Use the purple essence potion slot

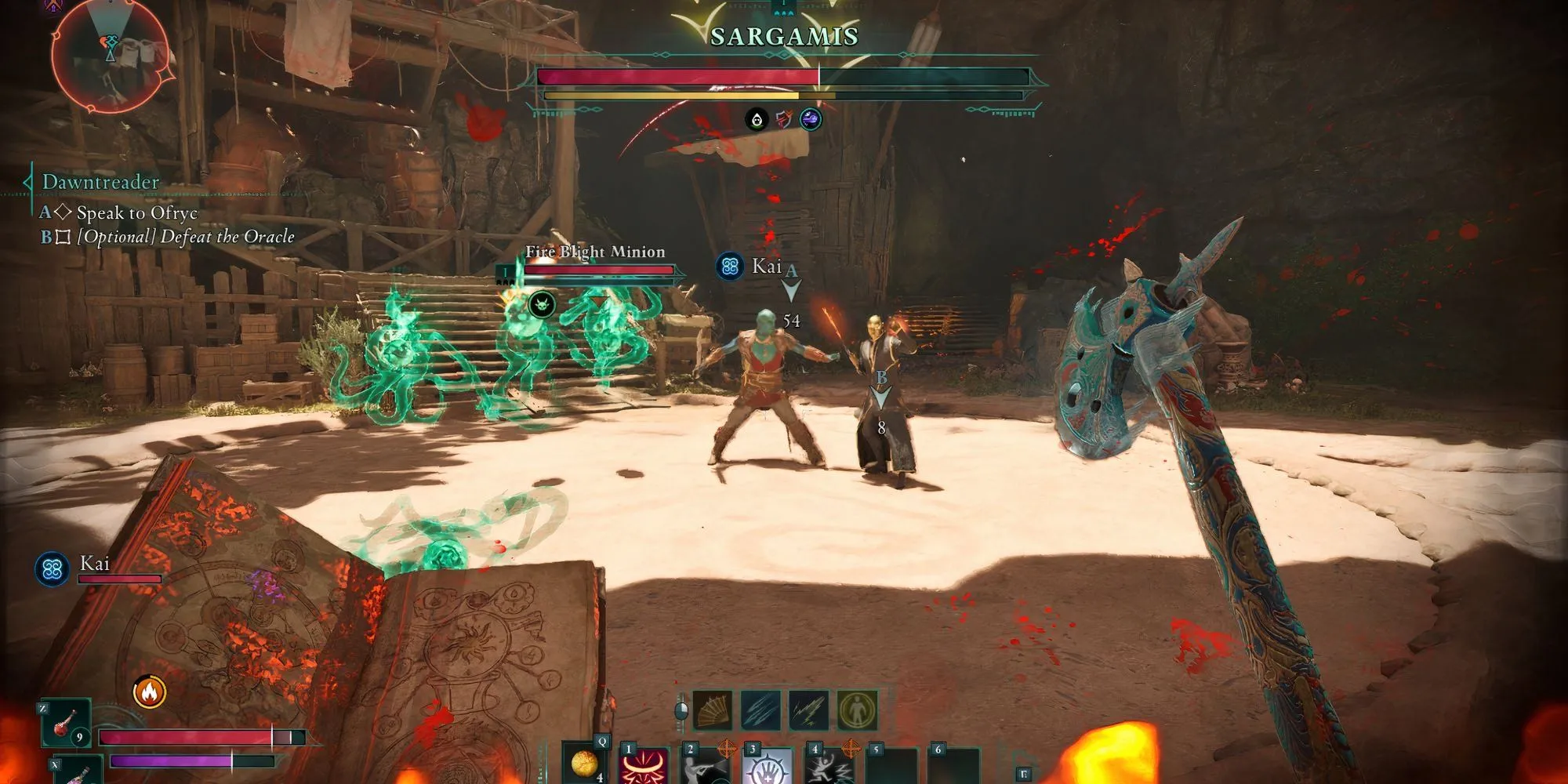point(78,771)
